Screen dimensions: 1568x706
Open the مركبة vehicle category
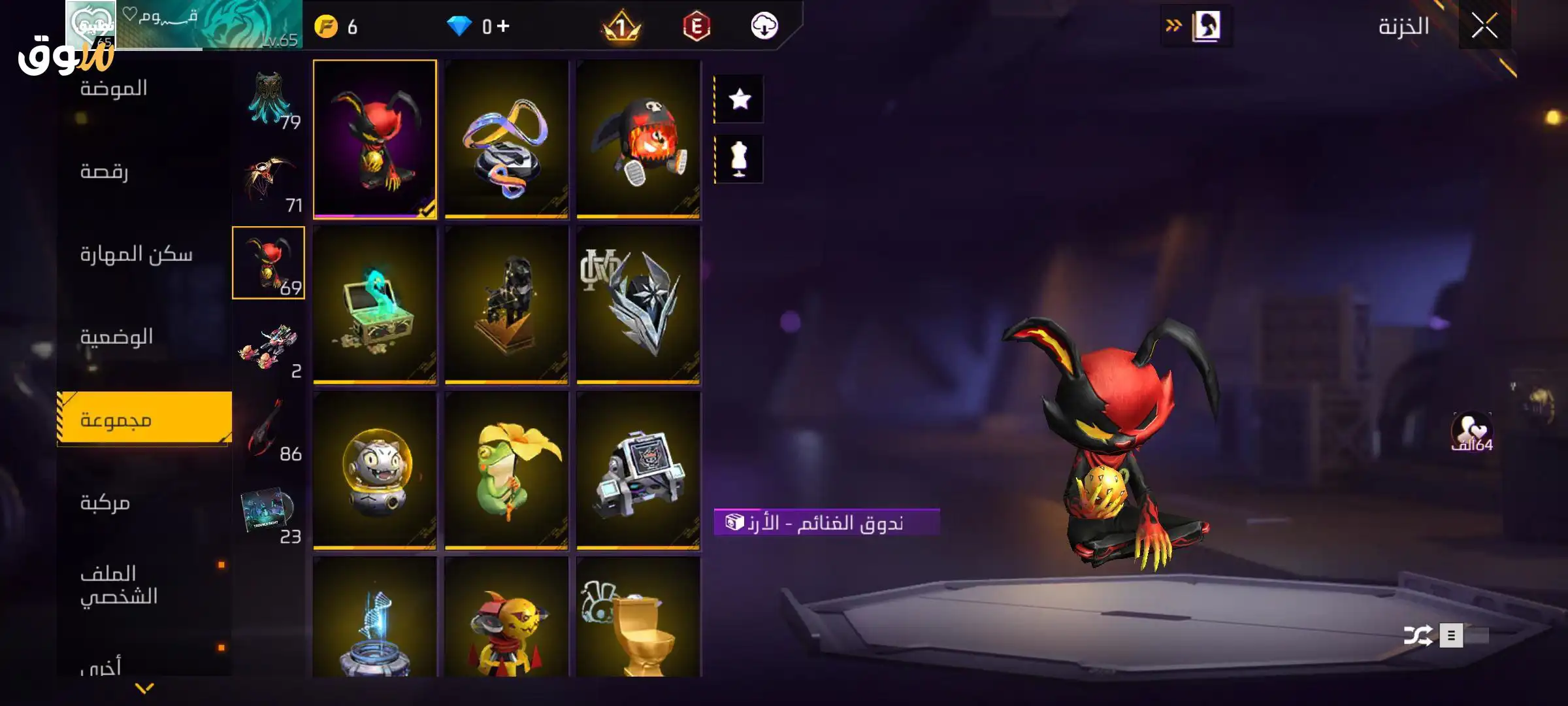[105, 502]
